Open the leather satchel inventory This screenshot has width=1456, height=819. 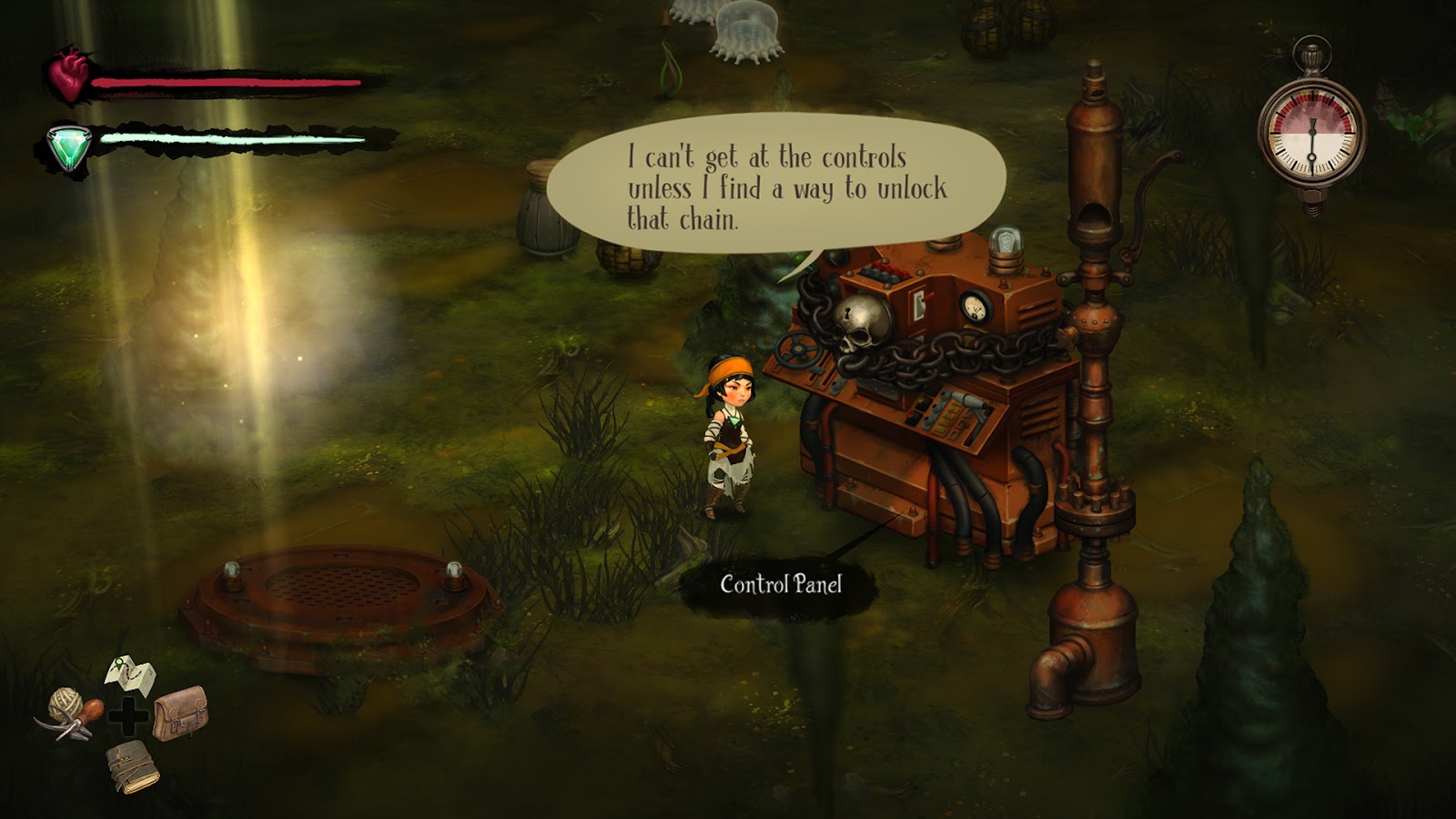pyautogui.click(x=180, y=713)
